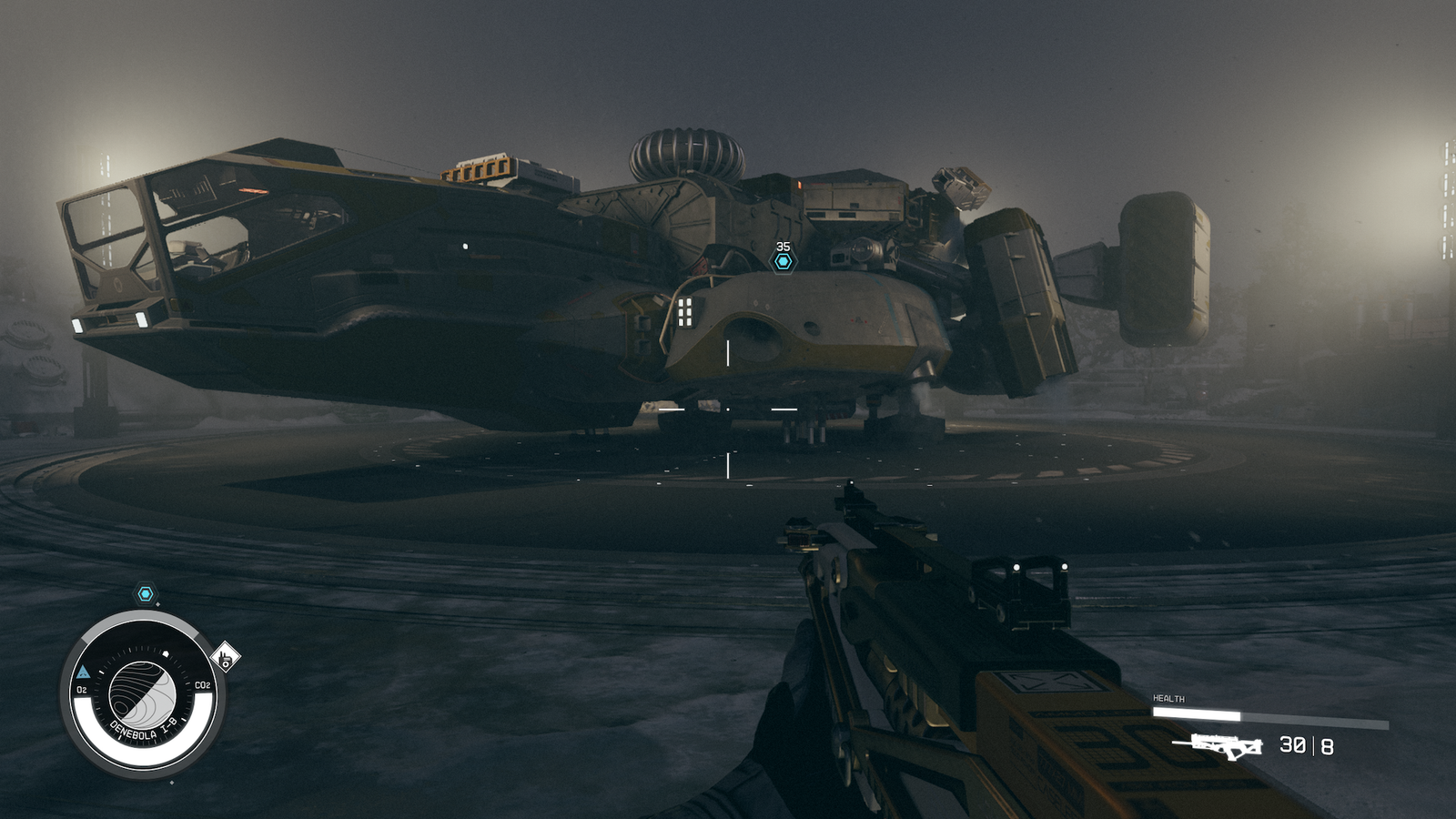Select the hexagon quest marker labeled 35

click(x=783, y=262)
